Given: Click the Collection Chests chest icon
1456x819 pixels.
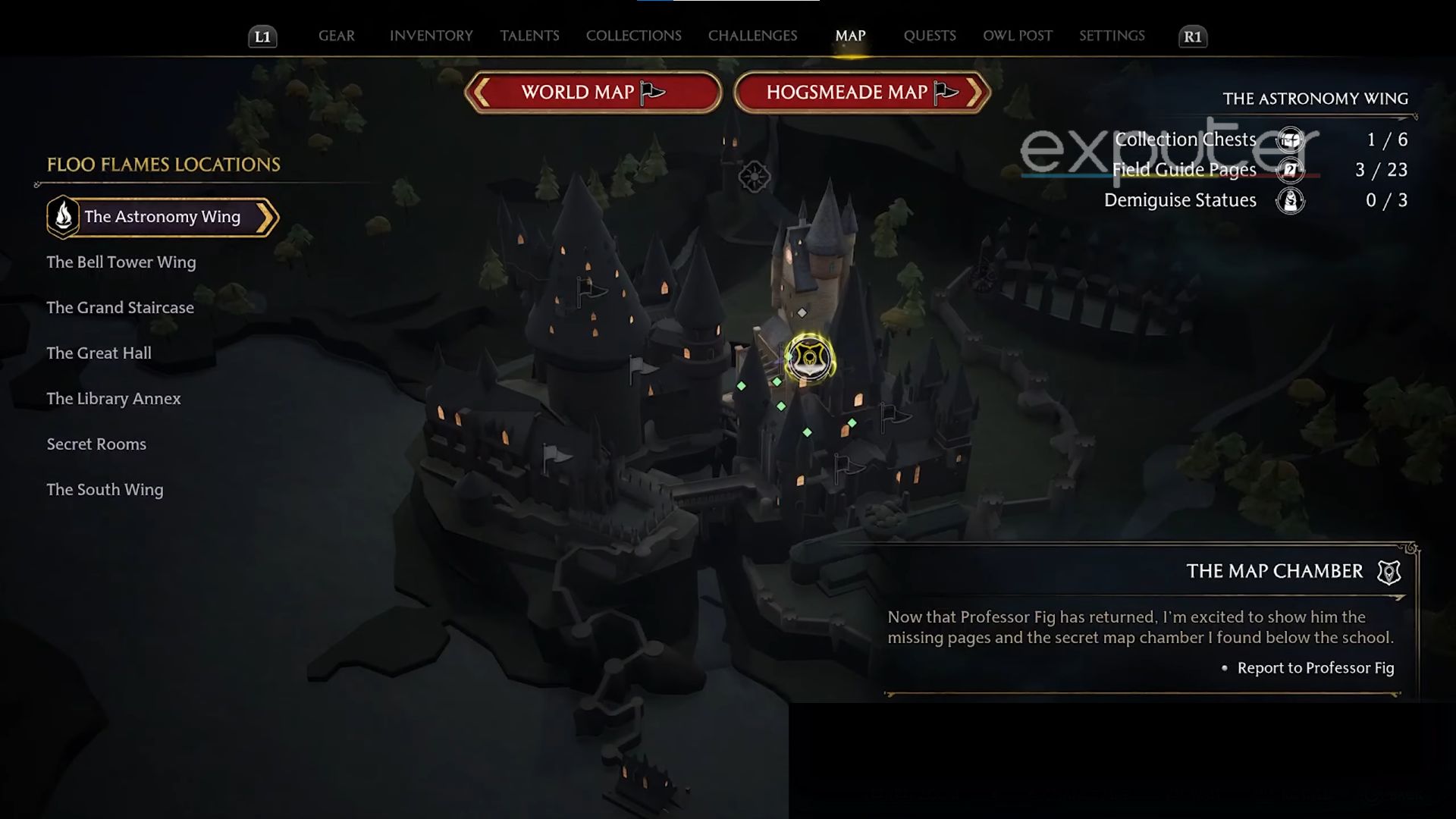Looking at the screenshot, I should (1289, 140).
